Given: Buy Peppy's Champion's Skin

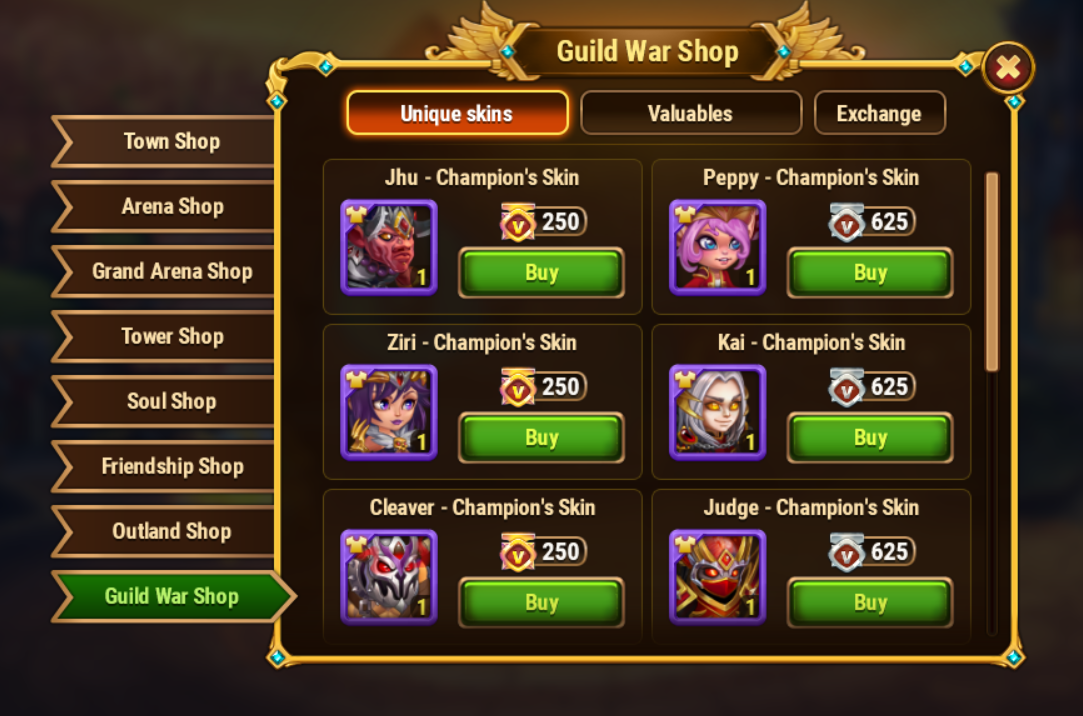Looking at the screenshot, I should coord(870,273).
